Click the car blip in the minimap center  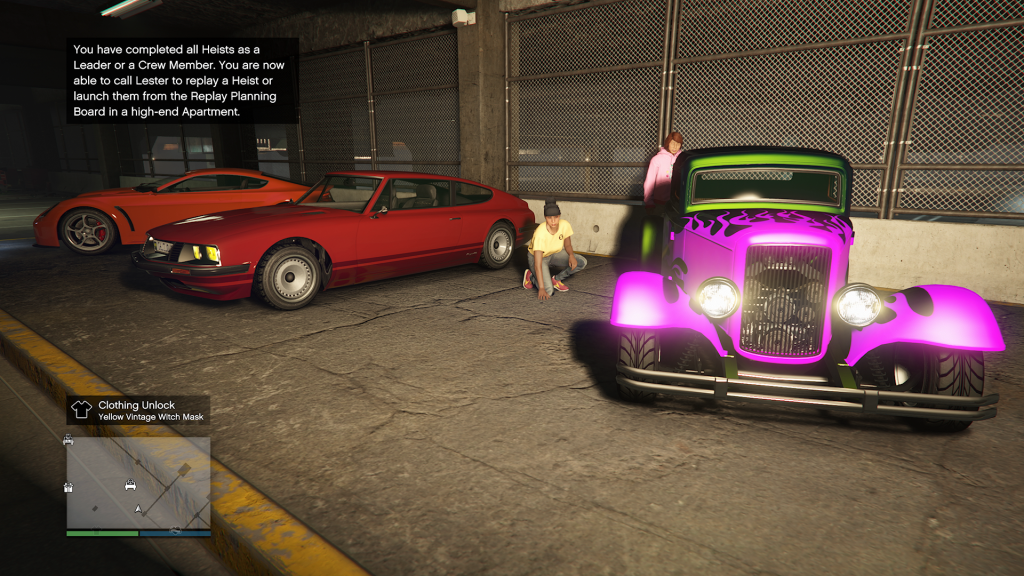coord(130,486)
